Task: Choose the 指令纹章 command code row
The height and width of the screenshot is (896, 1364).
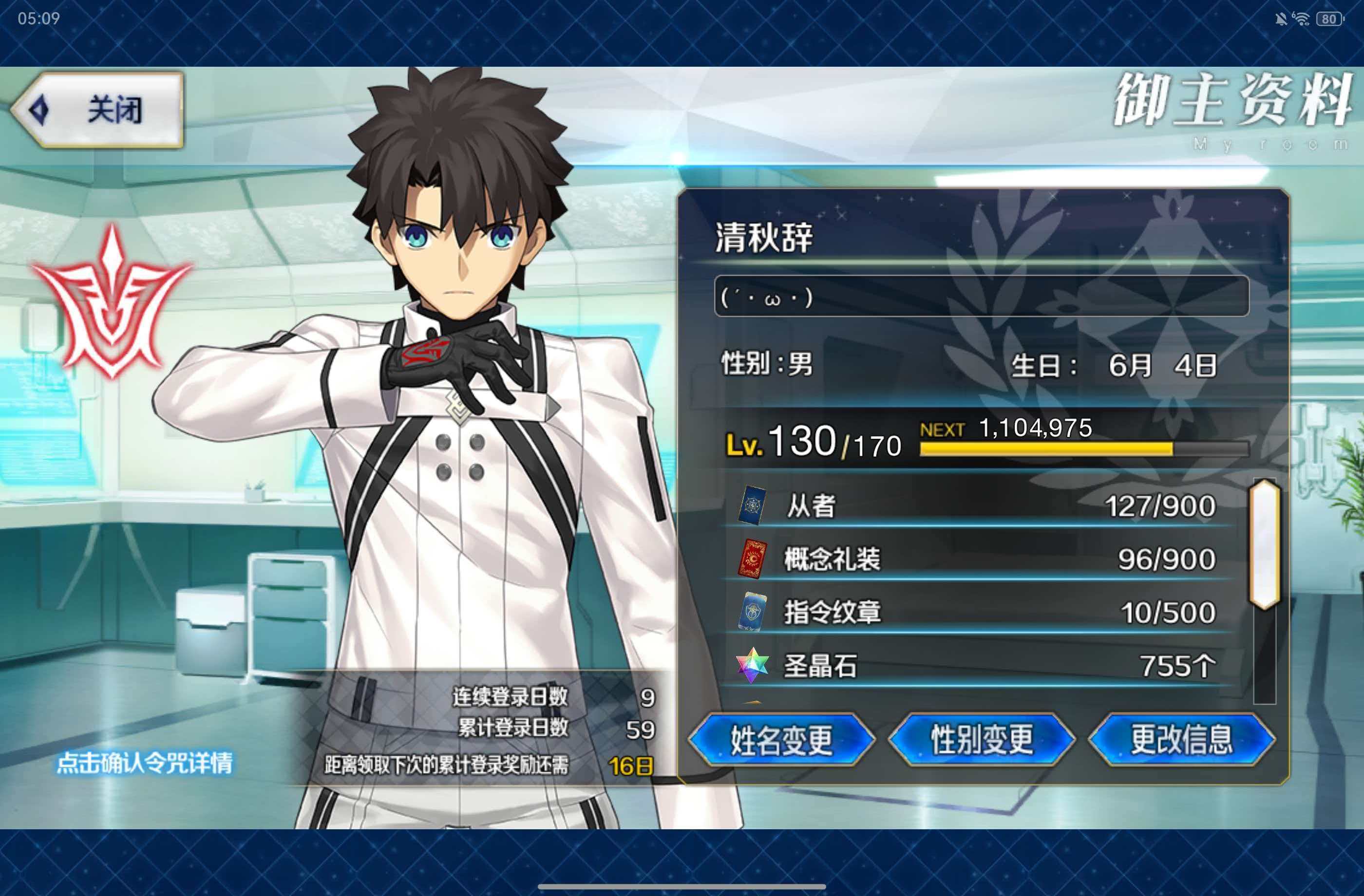Action: click(x=980, y=612)
